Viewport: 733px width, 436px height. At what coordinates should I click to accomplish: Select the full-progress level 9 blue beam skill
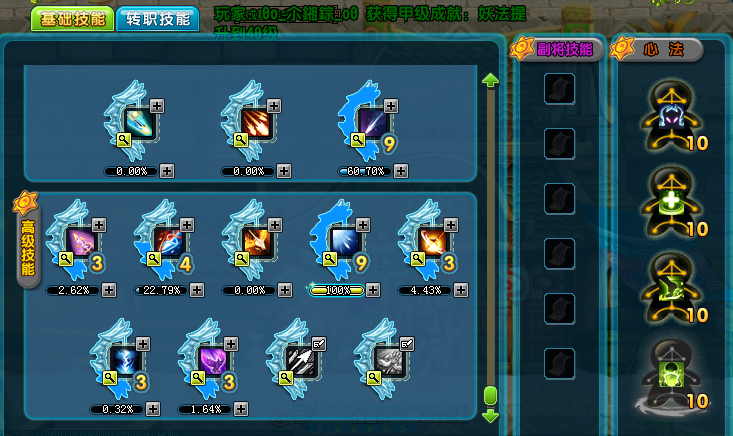tap(345, 241)
